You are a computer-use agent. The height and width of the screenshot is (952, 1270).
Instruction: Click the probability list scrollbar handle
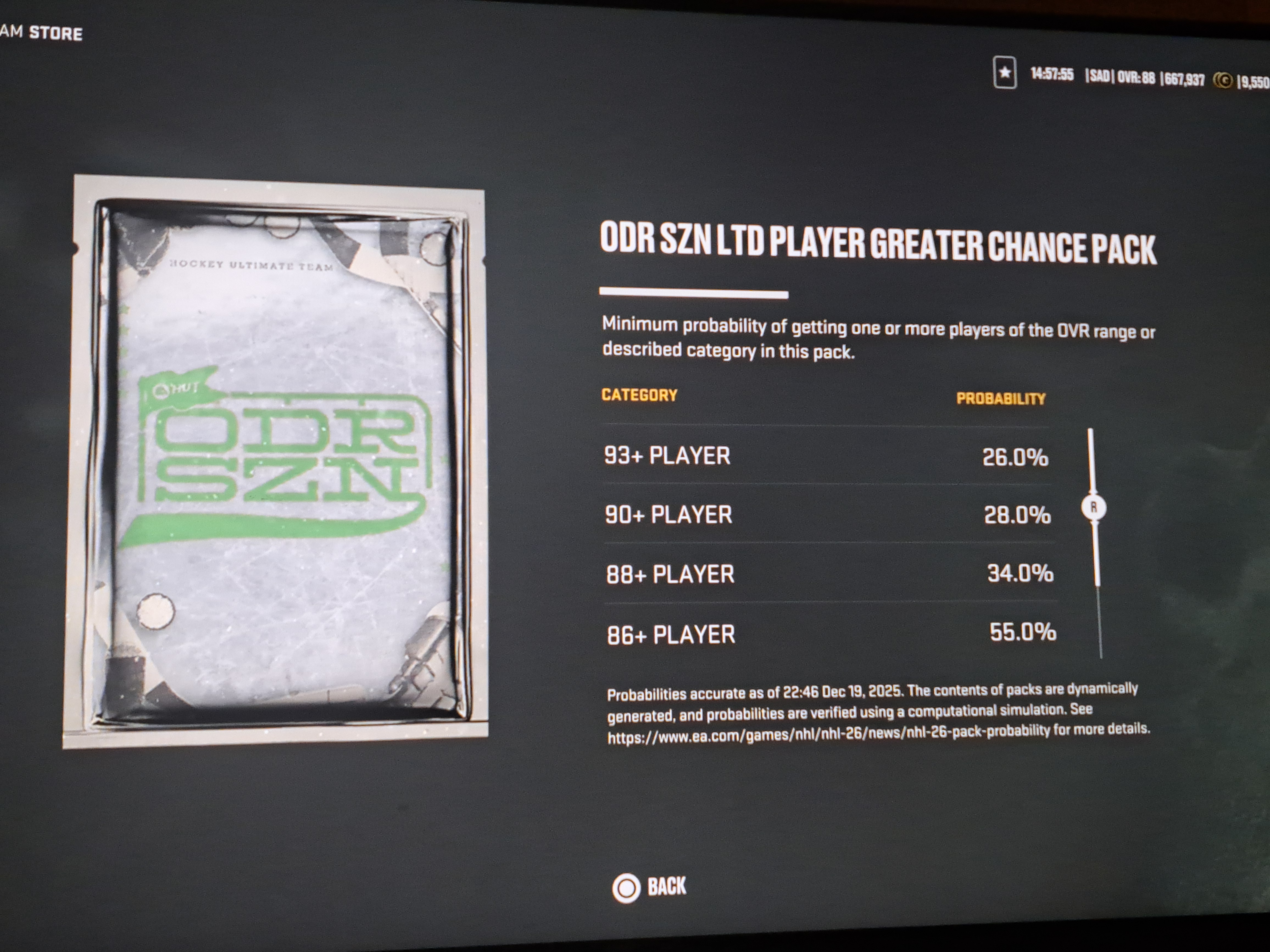tap(1093, 507)
